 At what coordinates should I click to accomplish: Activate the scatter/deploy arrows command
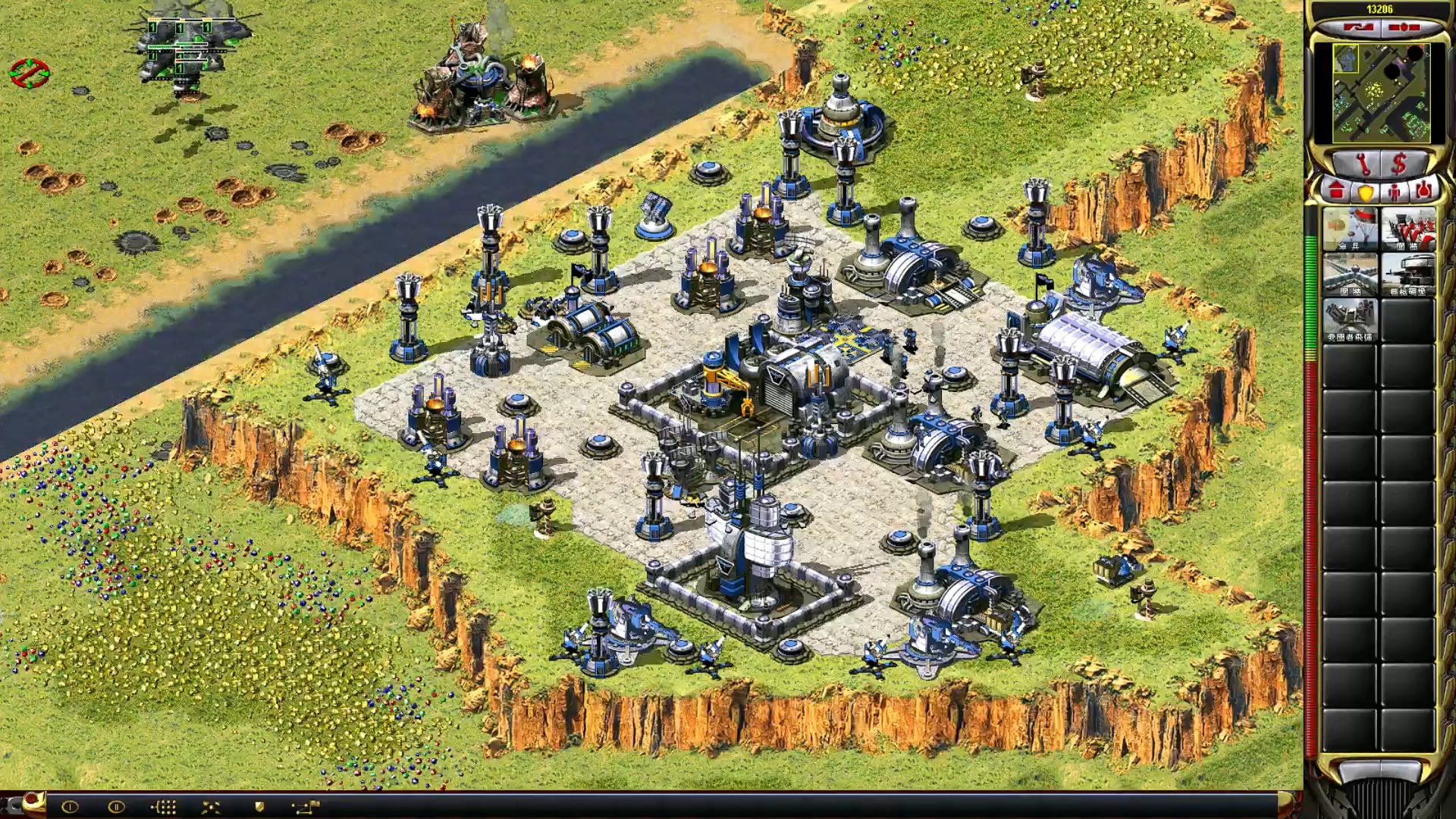[211, 807]
